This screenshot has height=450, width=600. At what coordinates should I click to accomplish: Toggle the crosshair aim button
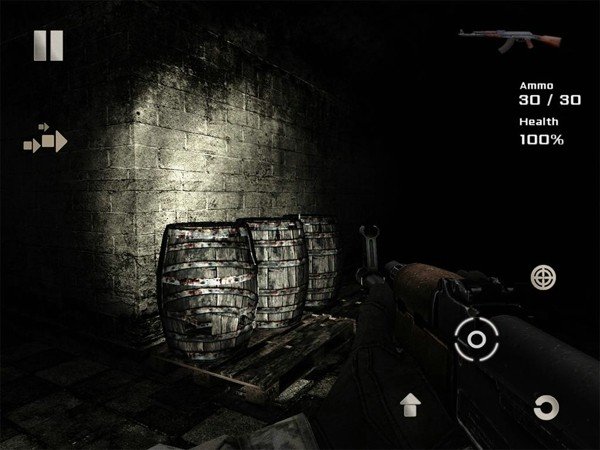tap(544, 276)
